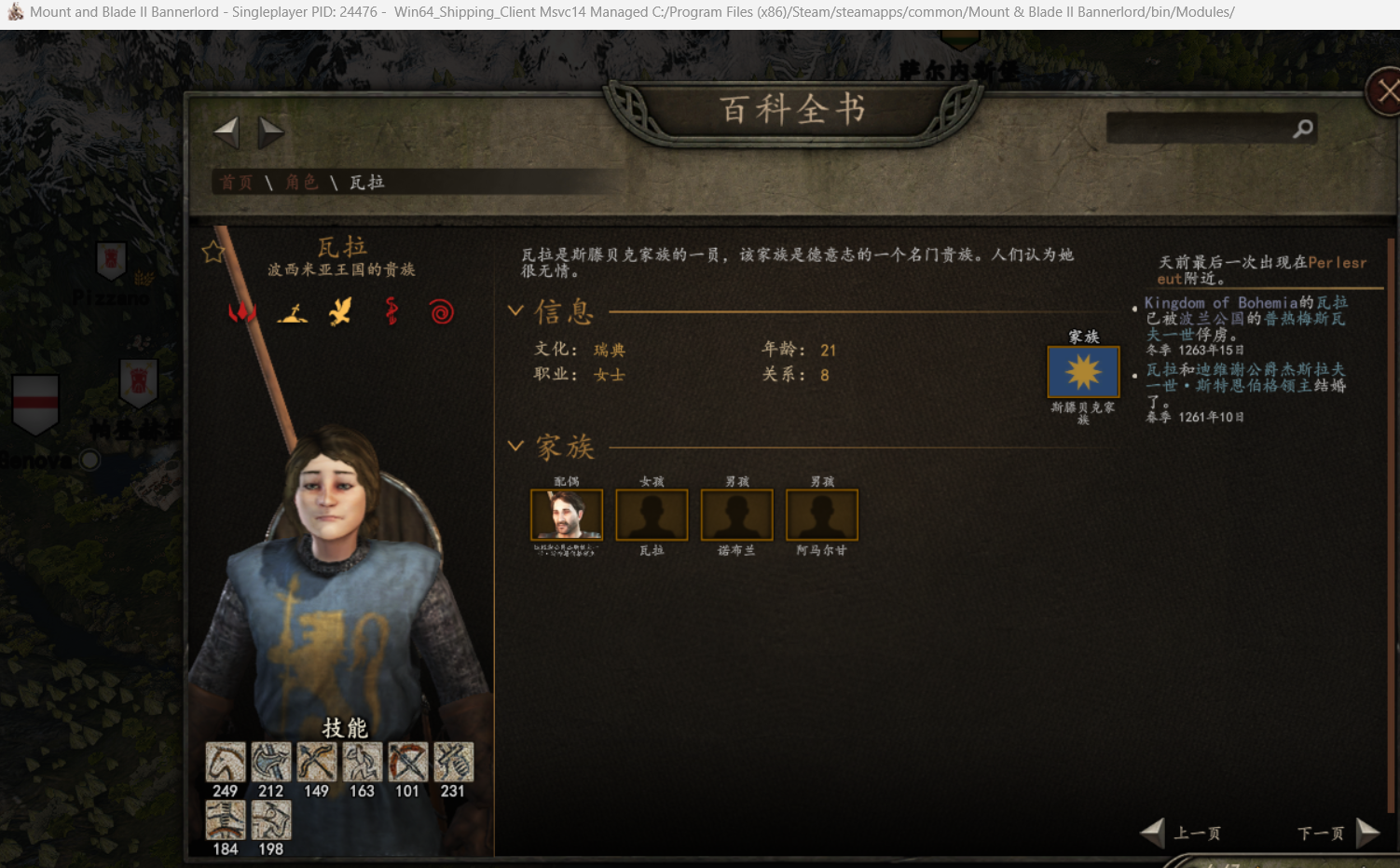1400x868 pixels.
Task: Open the 斯滕贝克家族 clan banner
Action: point(1083,372)
